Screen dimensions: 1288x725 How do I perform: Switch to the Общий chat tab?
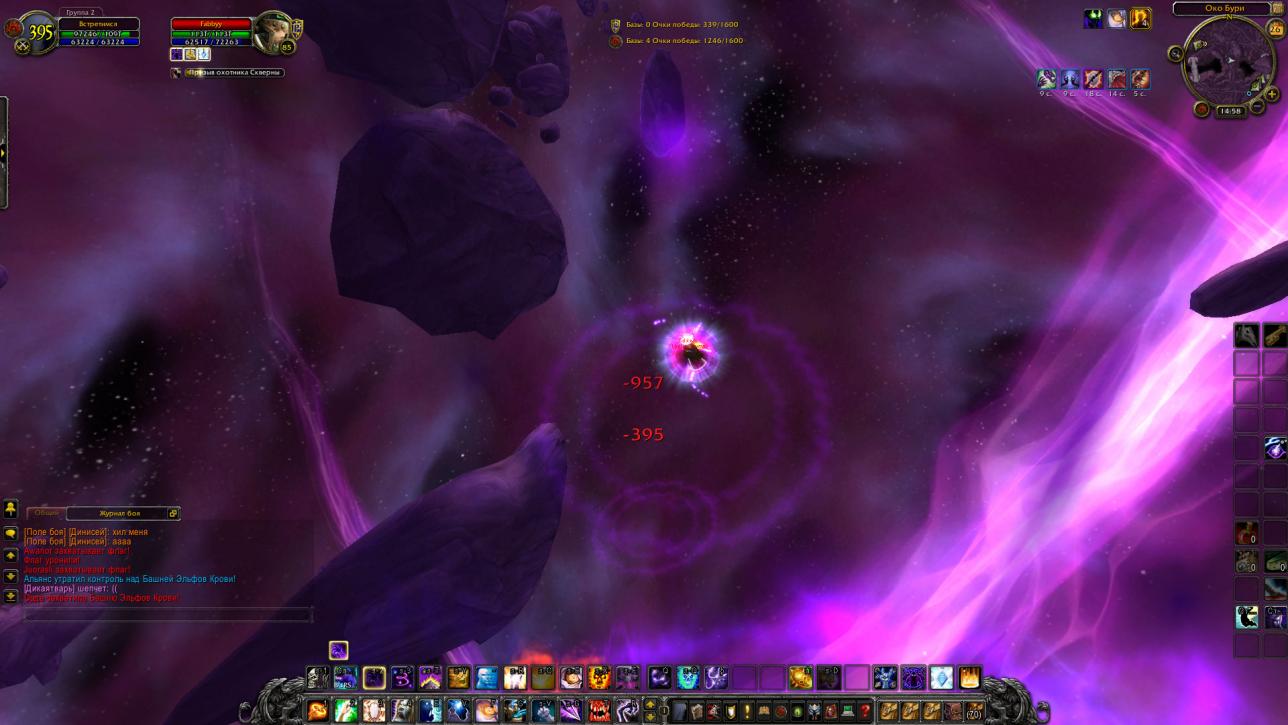[x=47, y=513]
